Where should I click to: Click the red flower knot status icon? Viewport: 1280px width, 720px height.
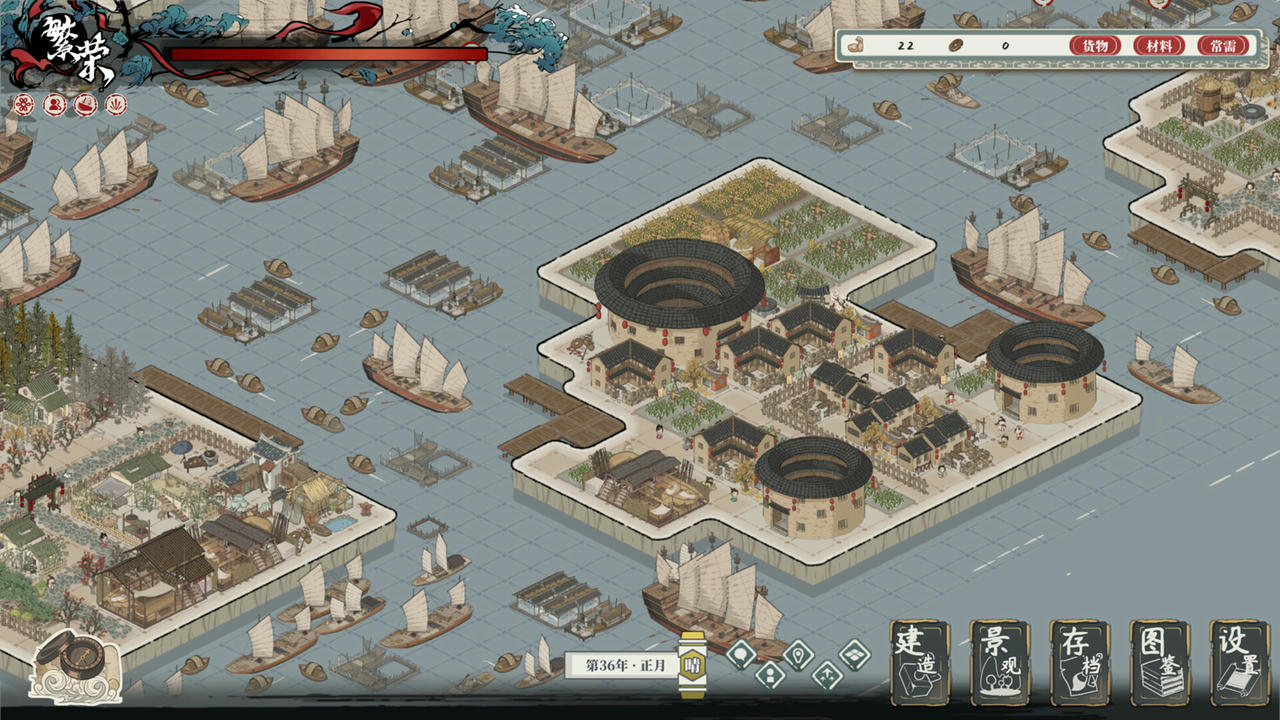tap(23, 104)
